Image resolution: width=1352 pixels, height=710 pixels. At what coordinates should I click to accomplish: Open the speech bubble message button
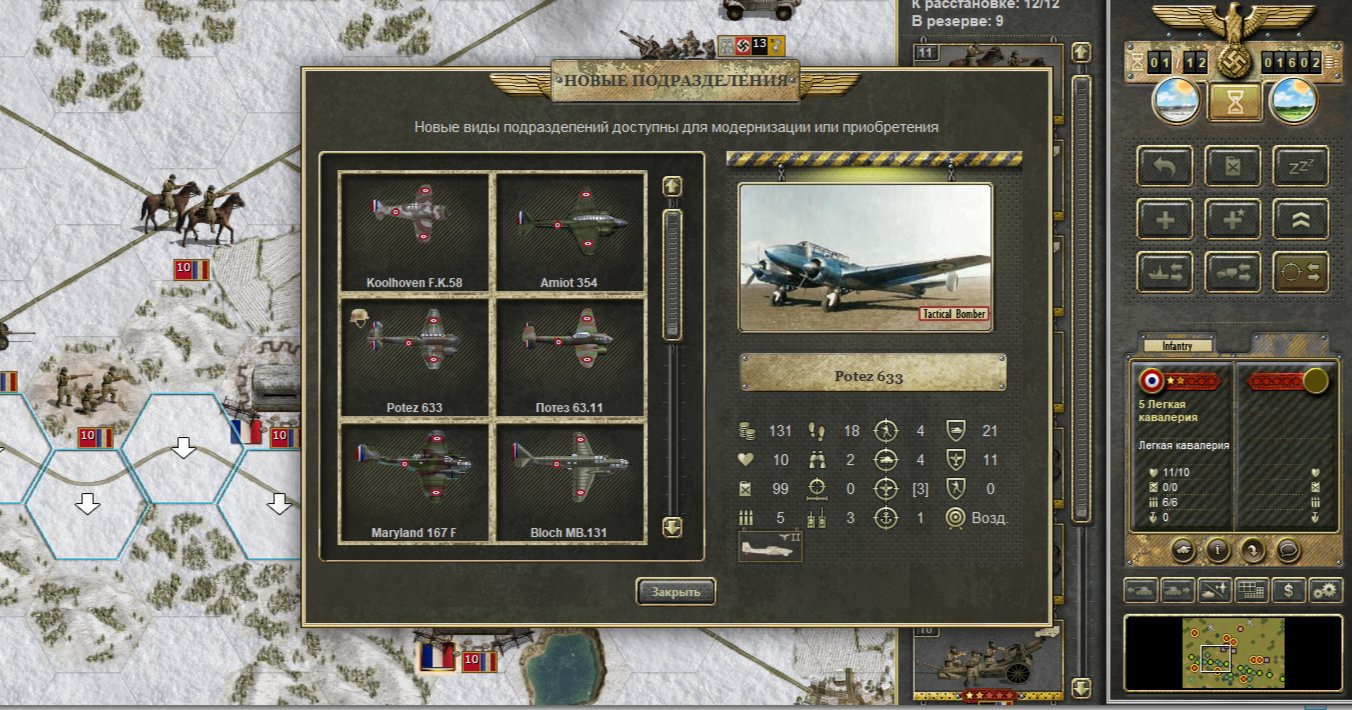pos(1288,548)
